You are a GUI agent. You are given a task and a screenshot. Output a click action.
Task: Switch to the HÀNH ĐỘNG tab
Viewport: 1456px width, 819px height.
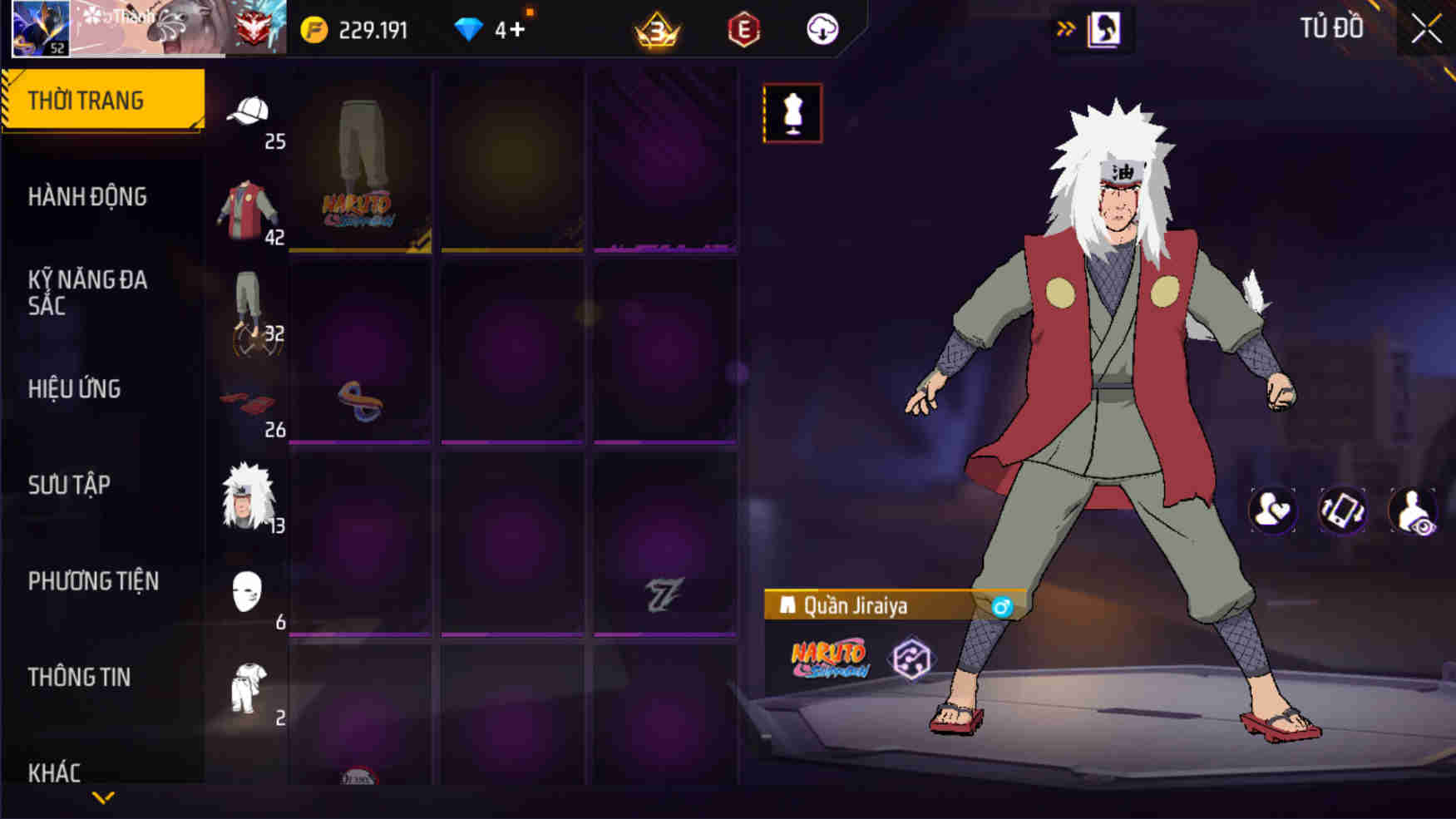tap(88, 196)
